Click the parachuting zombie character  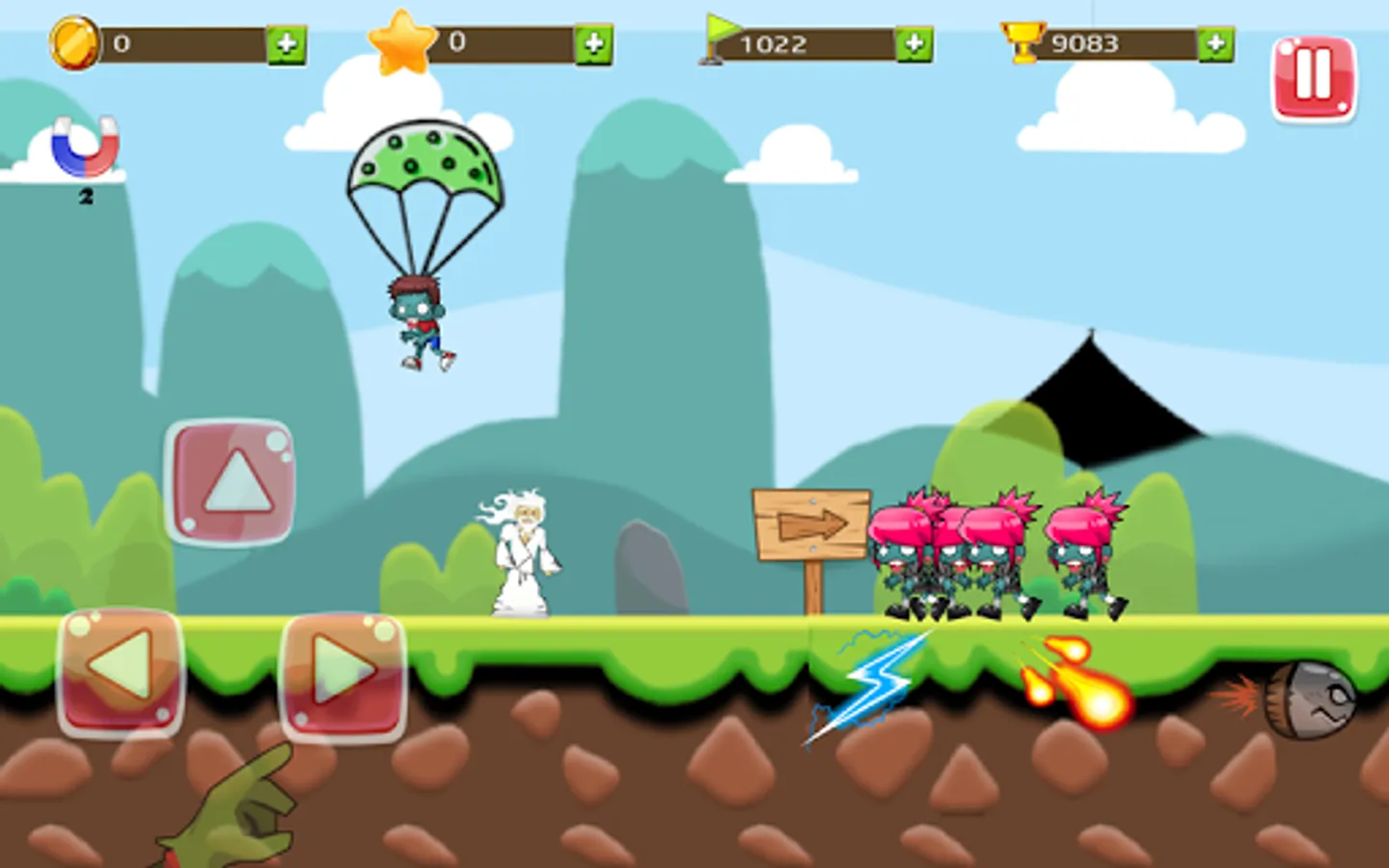tap(422, 318)
